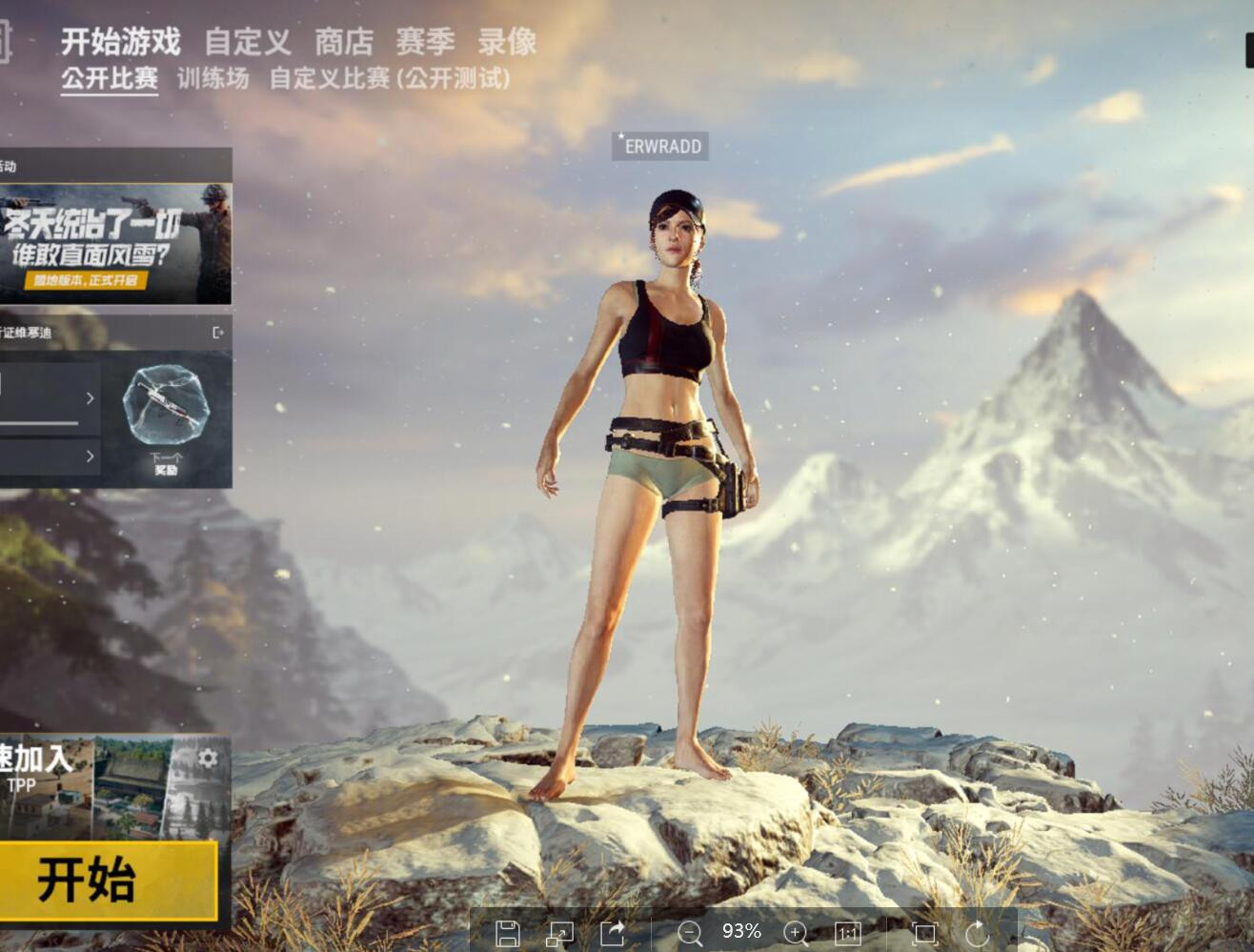Switch to the 公开比赛 public match tab

click(x=110, y=78)
